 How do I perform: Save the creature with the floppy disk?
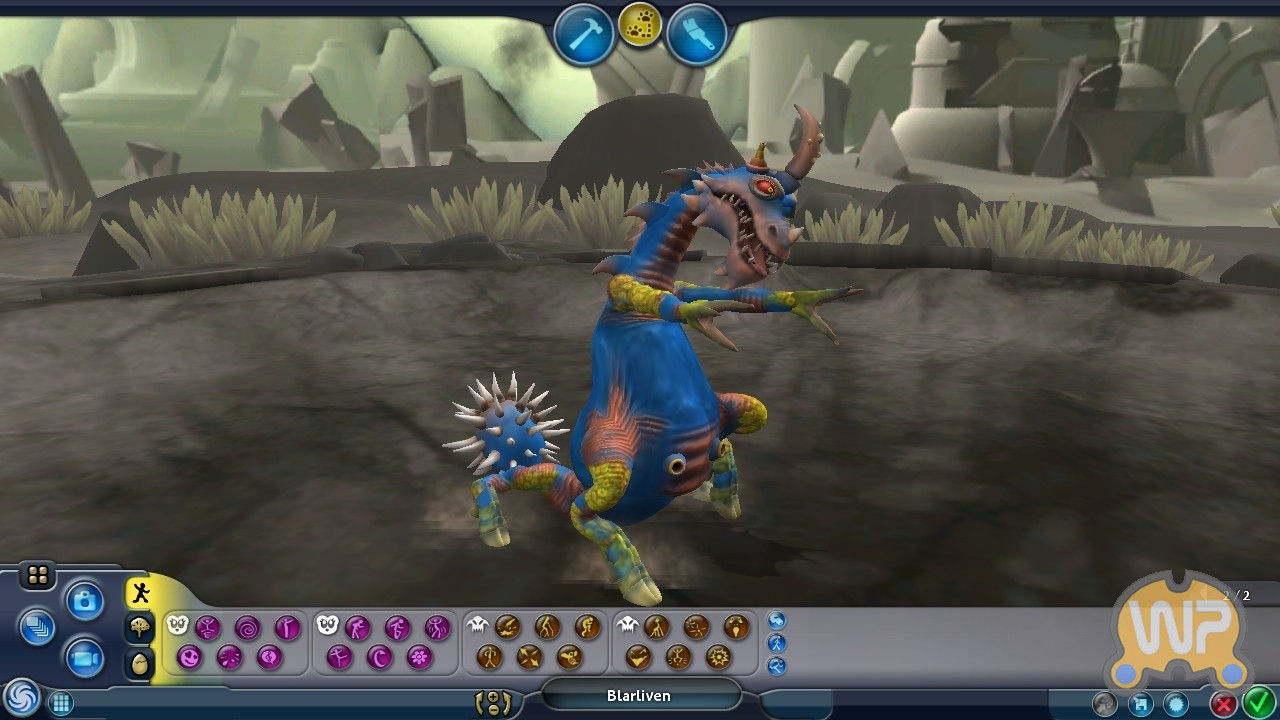click(x=1141, y=704)
